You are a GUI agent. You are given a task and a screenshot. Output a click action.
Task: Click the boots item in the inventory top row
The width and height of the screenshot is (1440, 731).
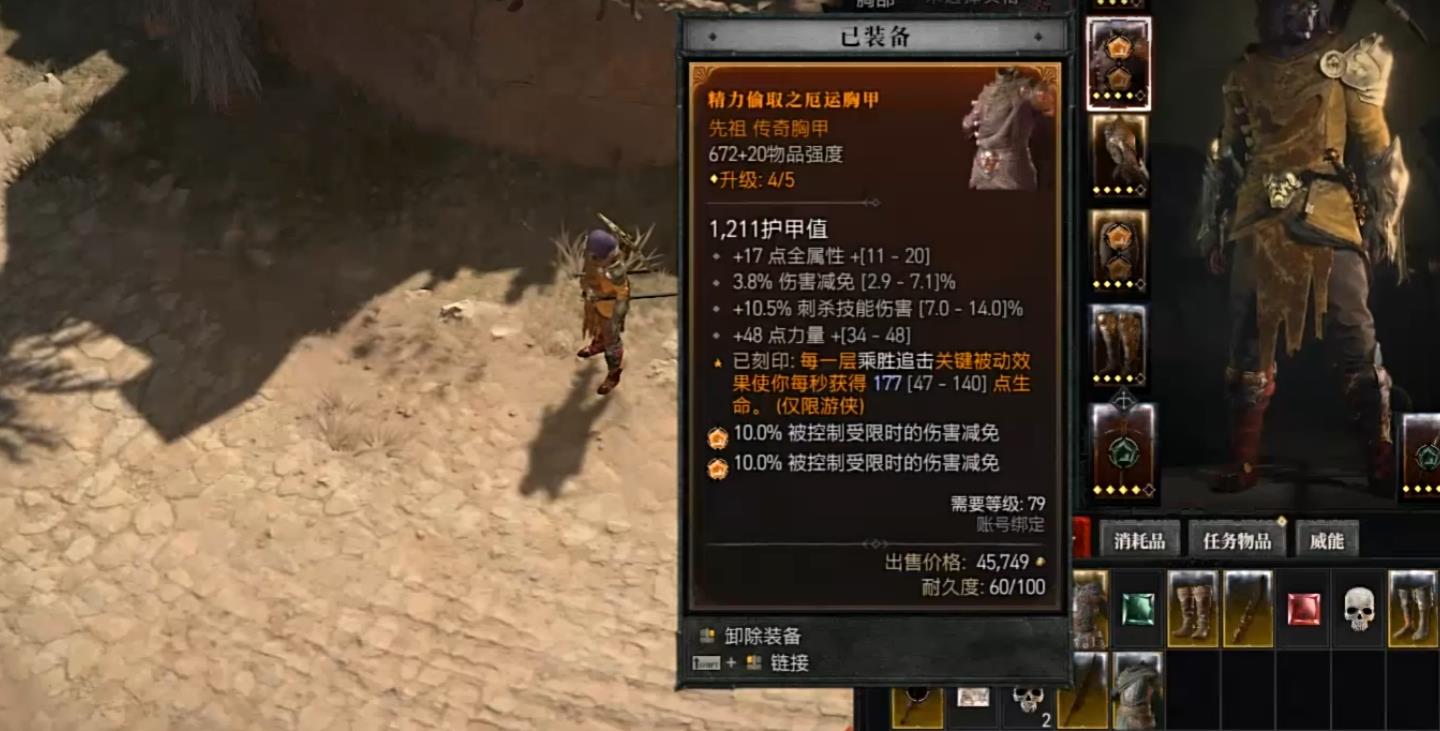[1192, 607]
